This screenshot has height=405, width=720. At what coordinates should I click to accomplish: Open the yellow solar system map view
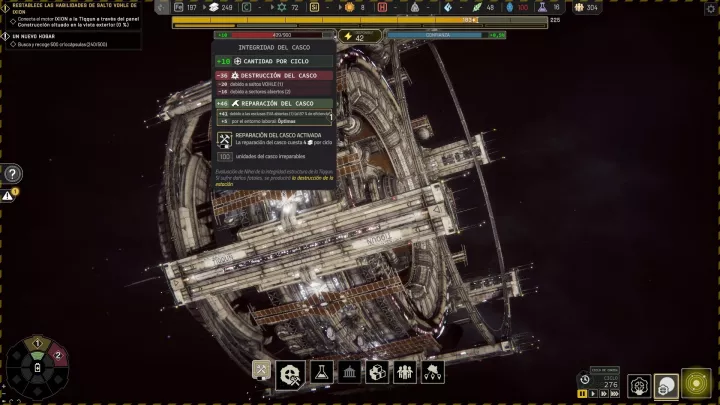click(x=695, y=384)
